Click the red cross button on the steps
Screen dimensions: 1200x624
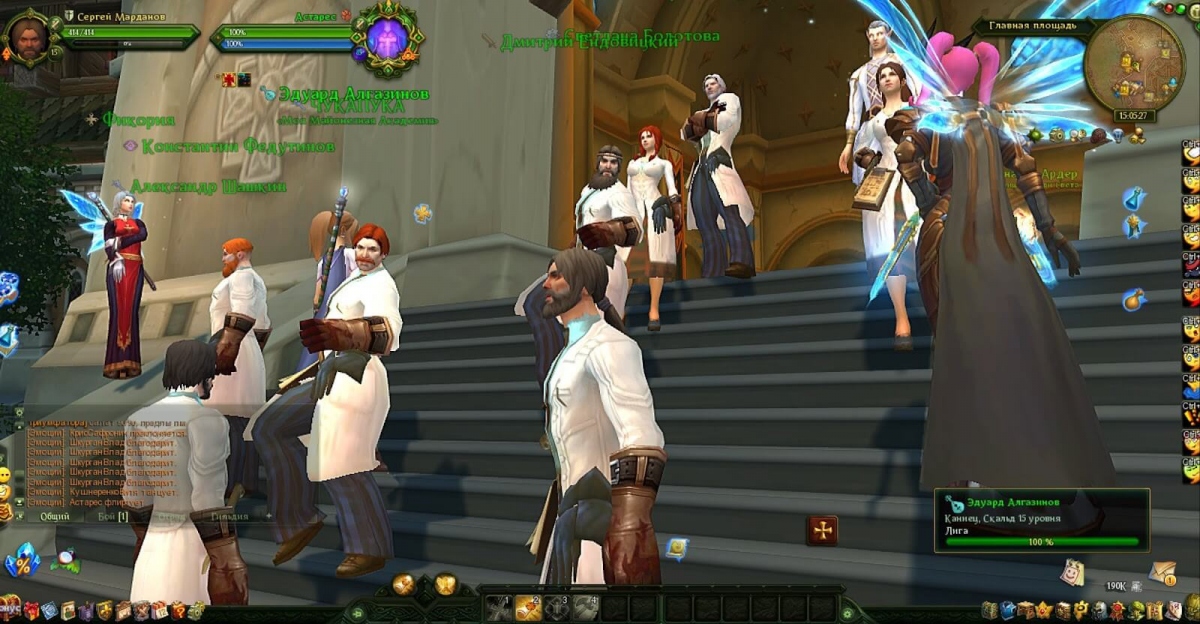822,530
